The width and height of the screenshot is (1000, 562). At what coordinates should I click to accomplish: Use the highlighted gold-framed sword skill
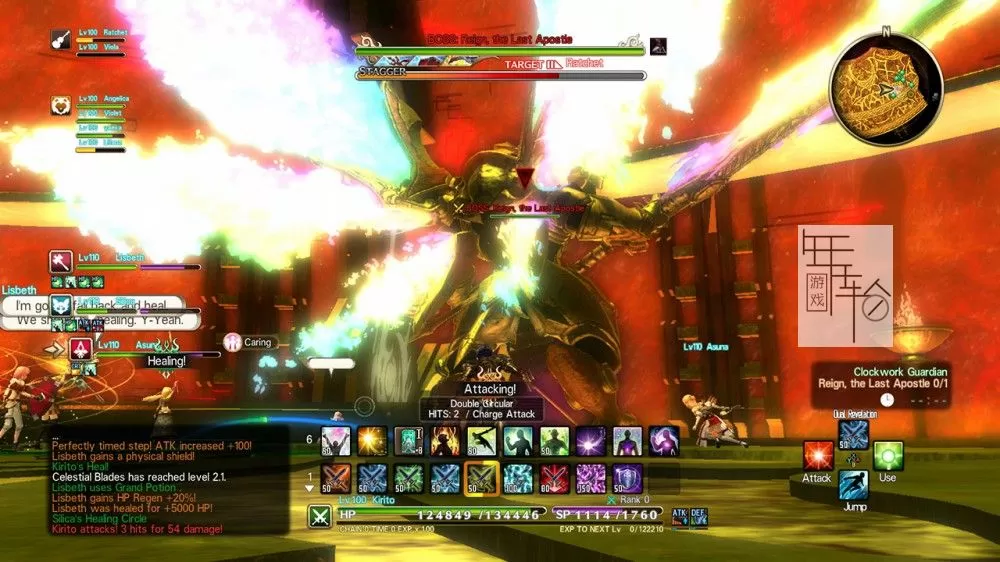click(x=481, y=477)
